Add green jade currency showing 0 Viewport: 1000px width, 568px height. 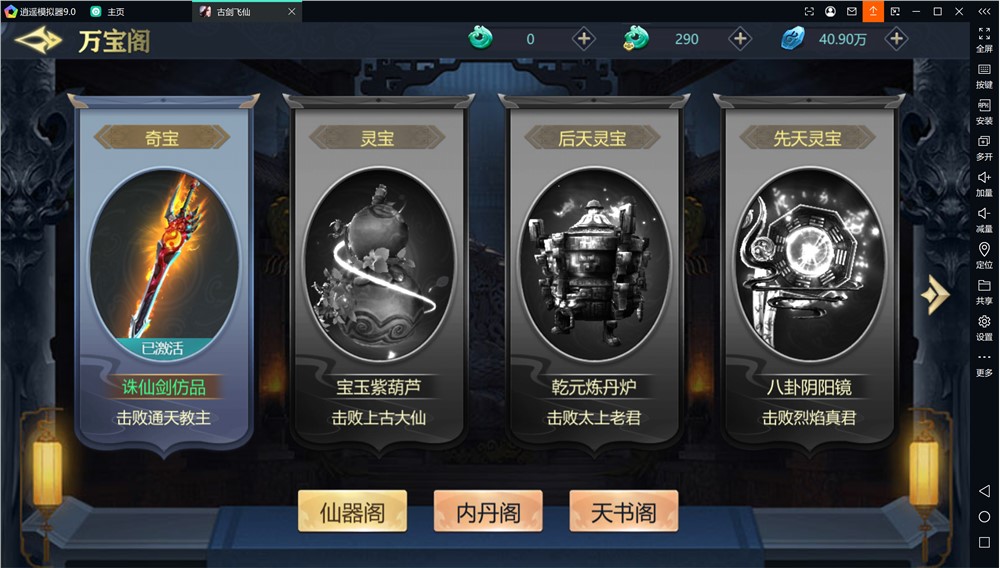pos(584,39)
